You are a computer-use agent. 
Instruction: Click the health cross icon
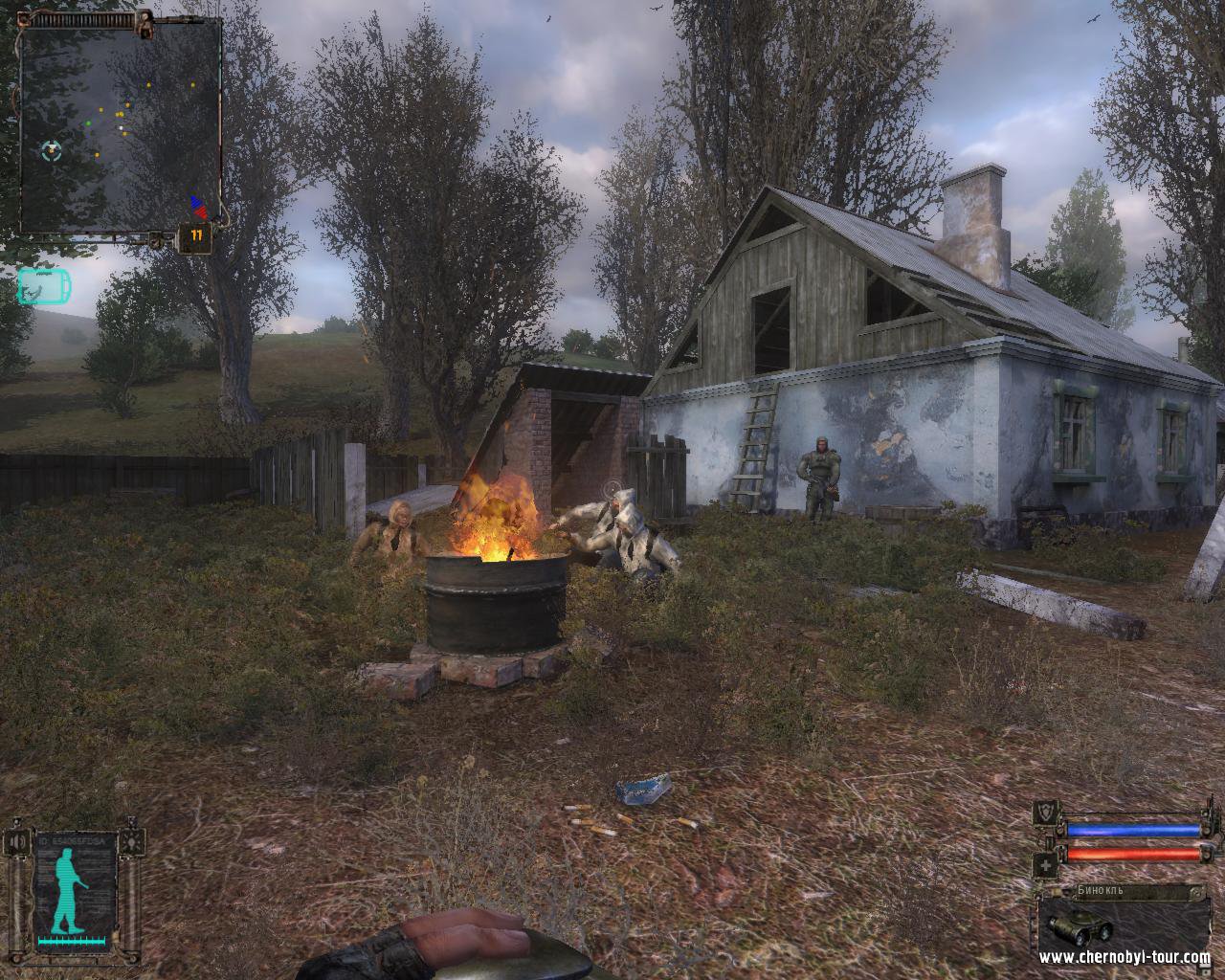pyautogui.click(x=1046, y=864)
